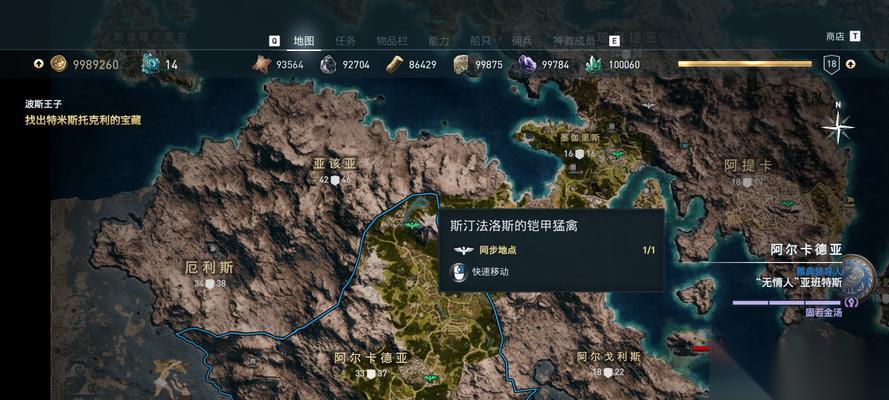The width and height of the screenshot is (889, 400).
Task: Go to the 船只 (Ship) tab
Action: (x=481, y=41)
